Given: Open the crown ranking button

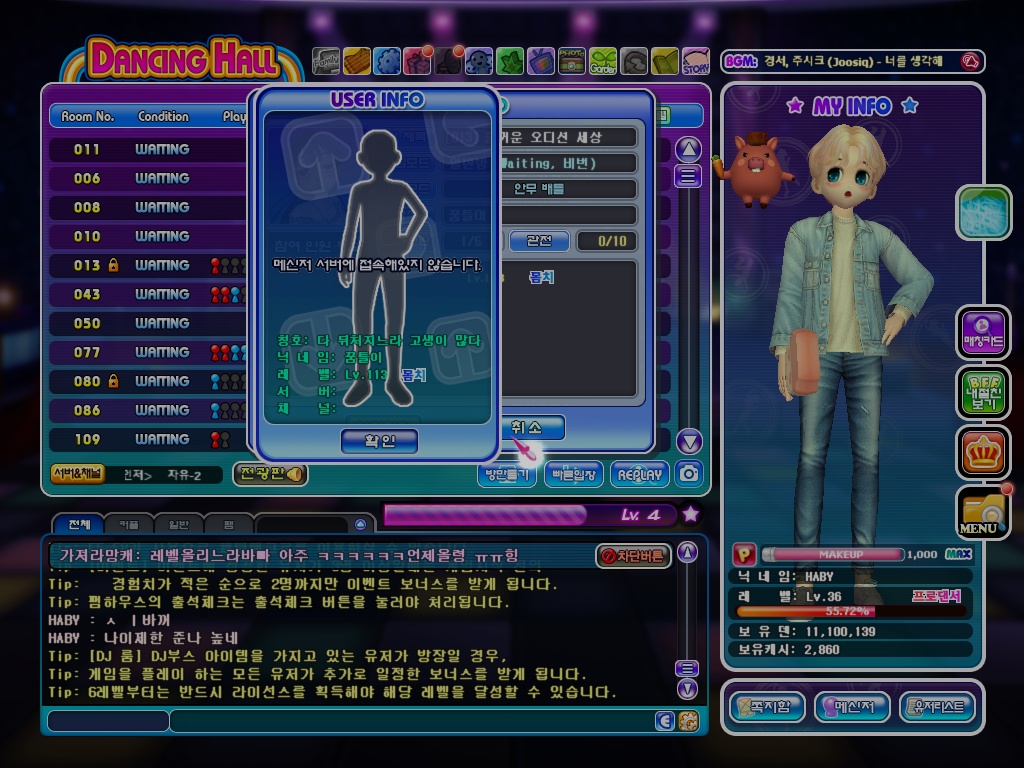Looking at the screenshot, I should pyautogui.click(x=983, y=453).
